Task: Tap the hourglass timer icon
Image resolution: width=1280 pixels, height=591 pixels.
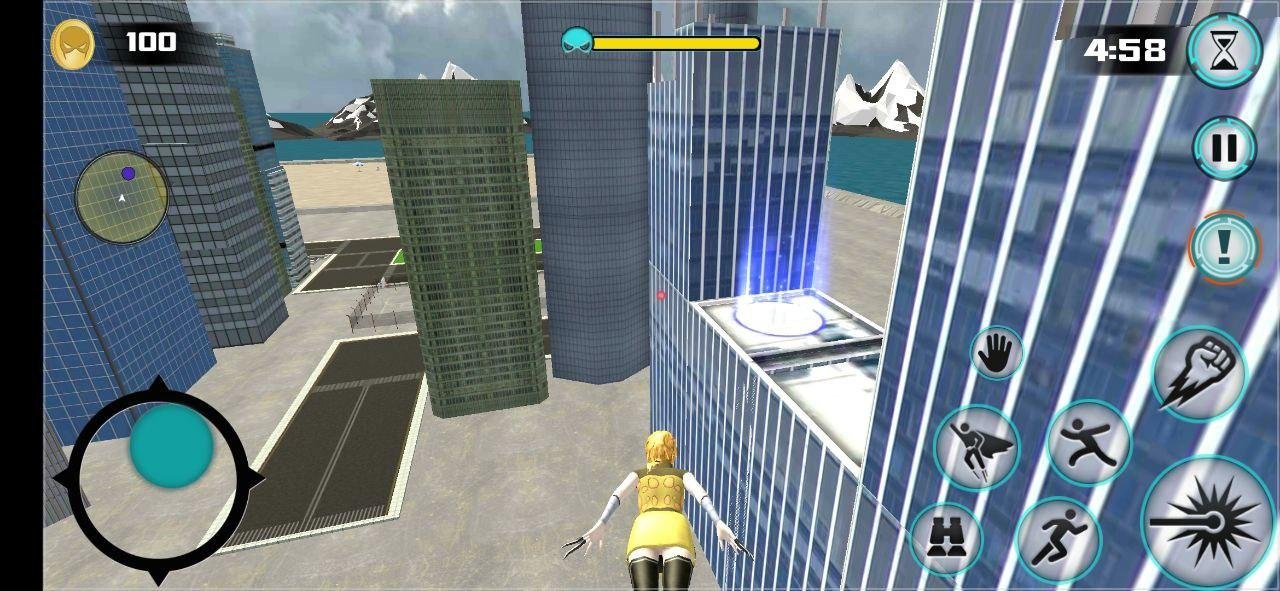Action: pos(1224,51)
